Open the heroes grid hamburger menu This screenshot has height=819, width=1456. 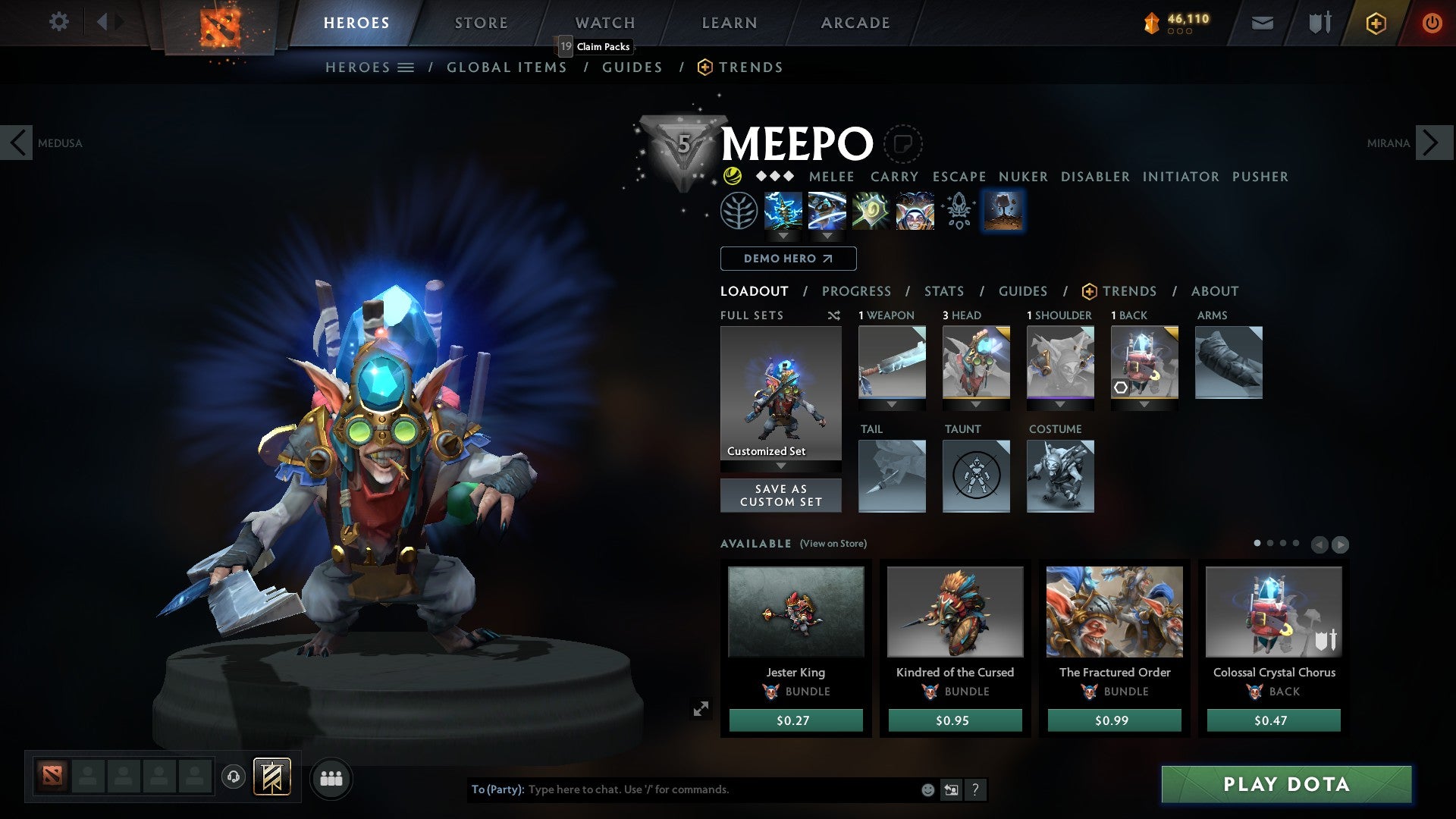coord(407,67)
